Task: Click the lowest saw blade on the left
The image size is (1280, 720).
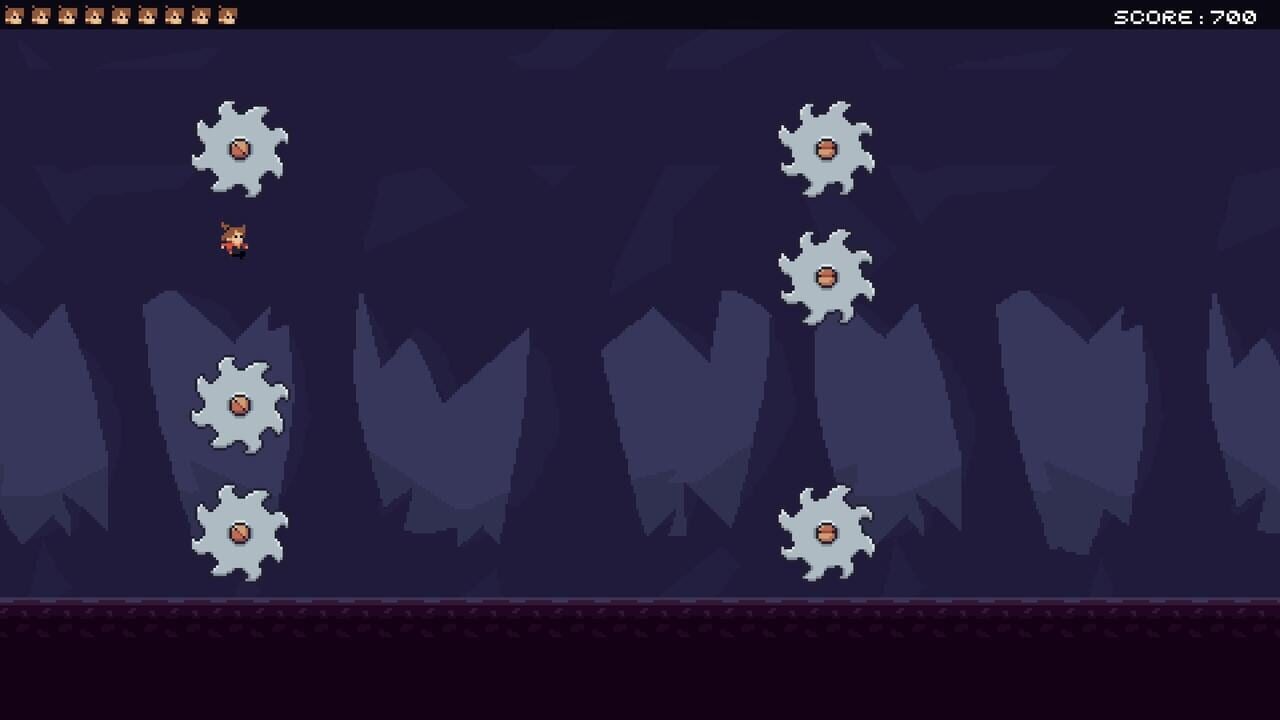Action: 240,533
